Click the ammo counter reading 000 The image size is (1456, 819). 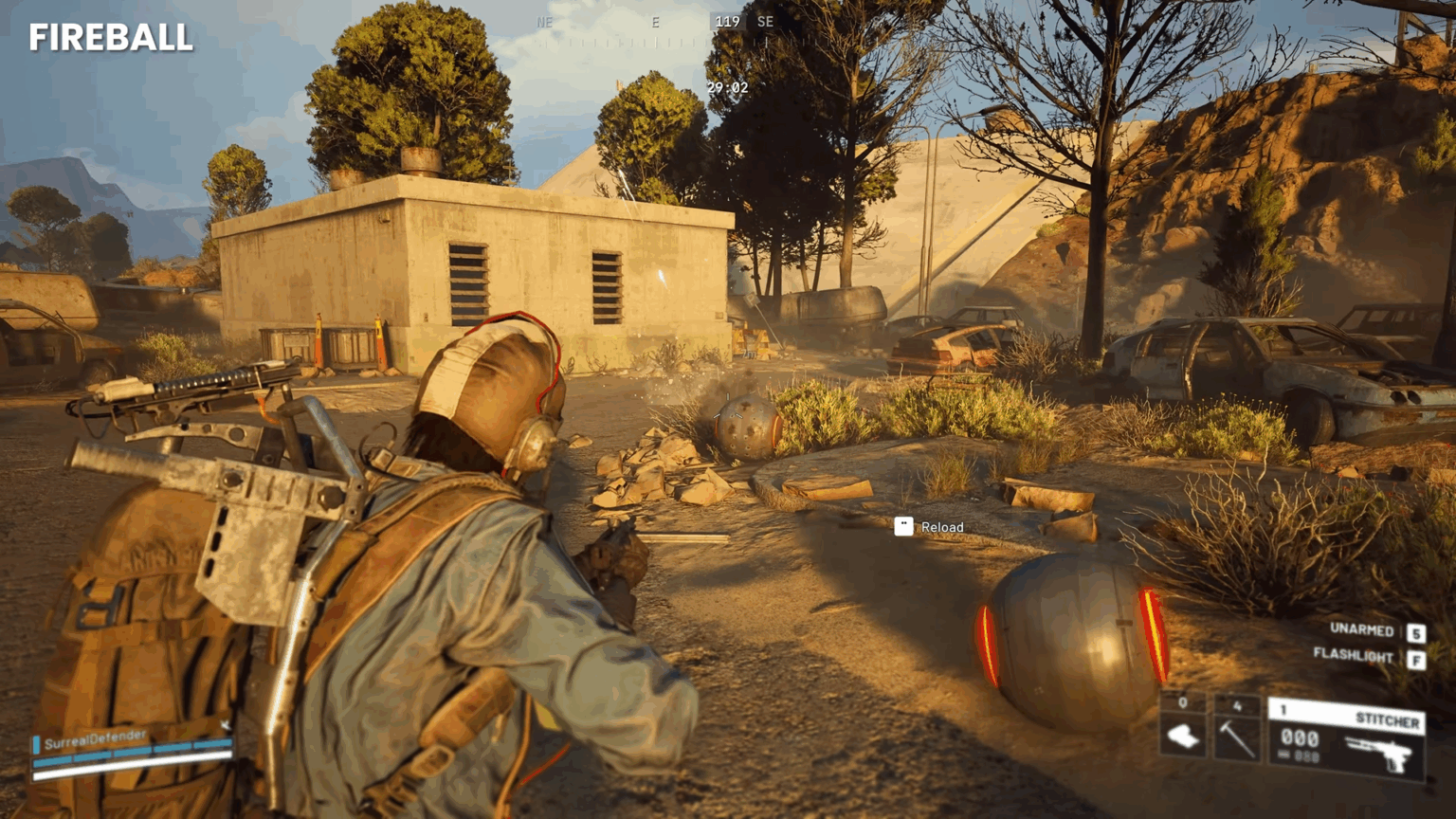(1300, 737)
